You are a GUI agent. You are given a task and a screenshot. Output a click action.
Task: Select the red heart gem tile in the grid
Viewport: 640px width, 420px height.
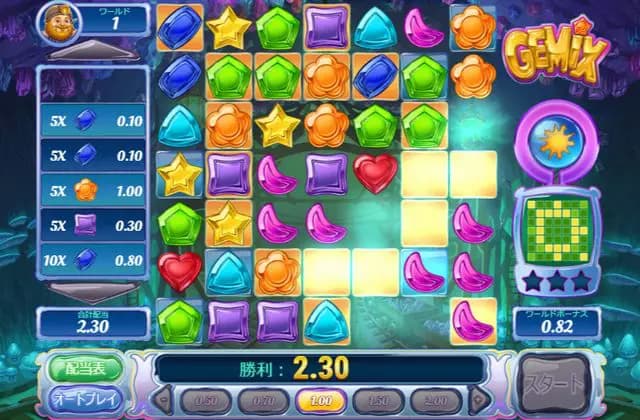[x=375, y=172]
